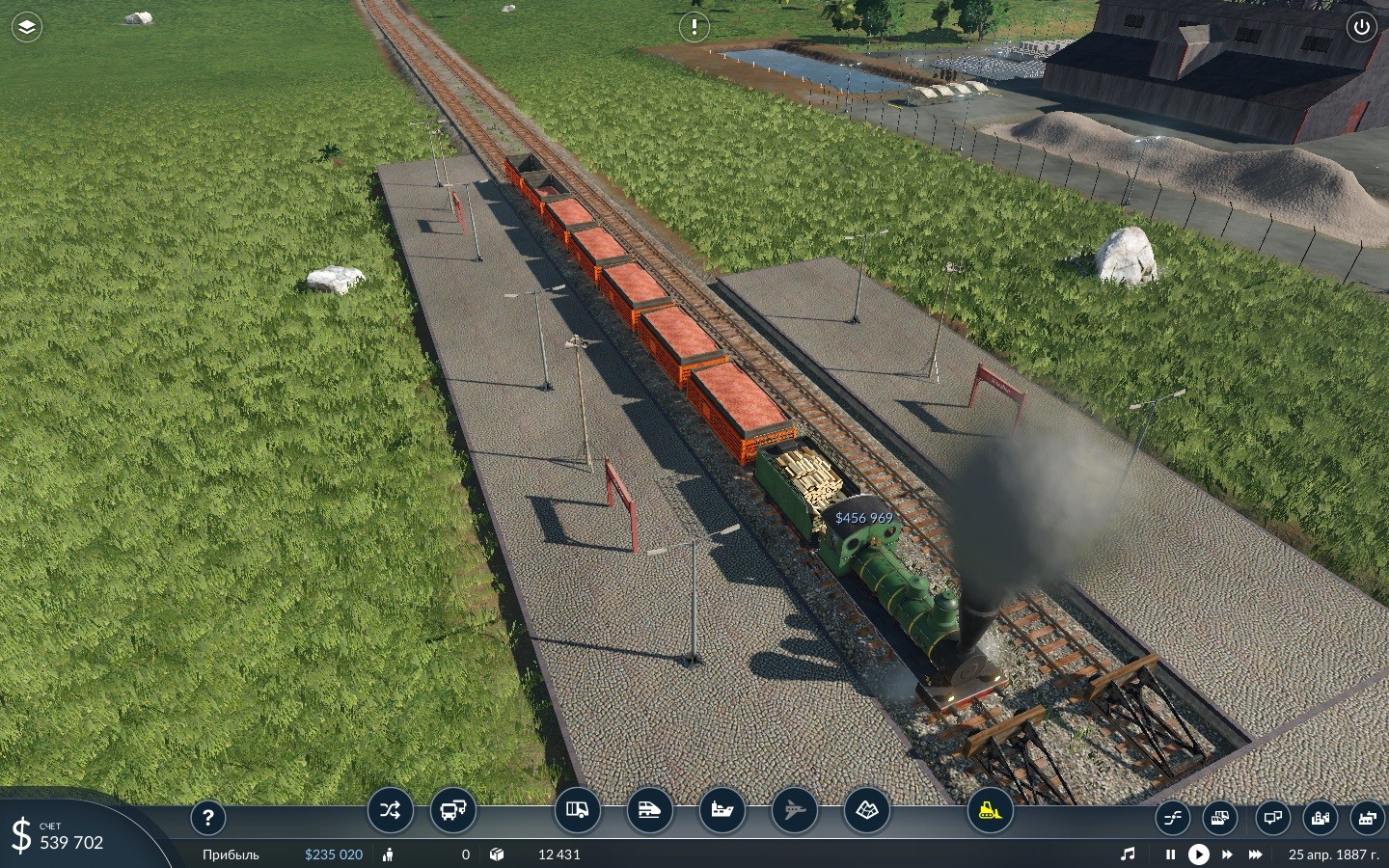1389x868 pixels.
Task: Open the track lines list button
Action: coord(1172,819)
